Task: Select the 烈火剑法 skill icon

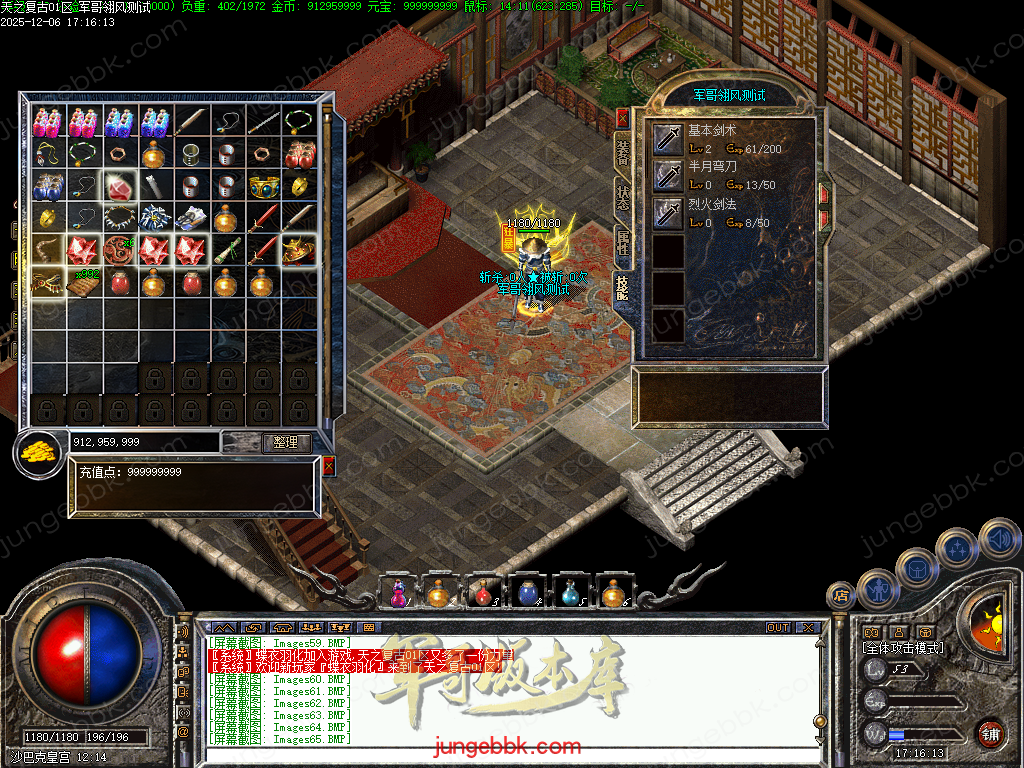Action: [667, 213]
